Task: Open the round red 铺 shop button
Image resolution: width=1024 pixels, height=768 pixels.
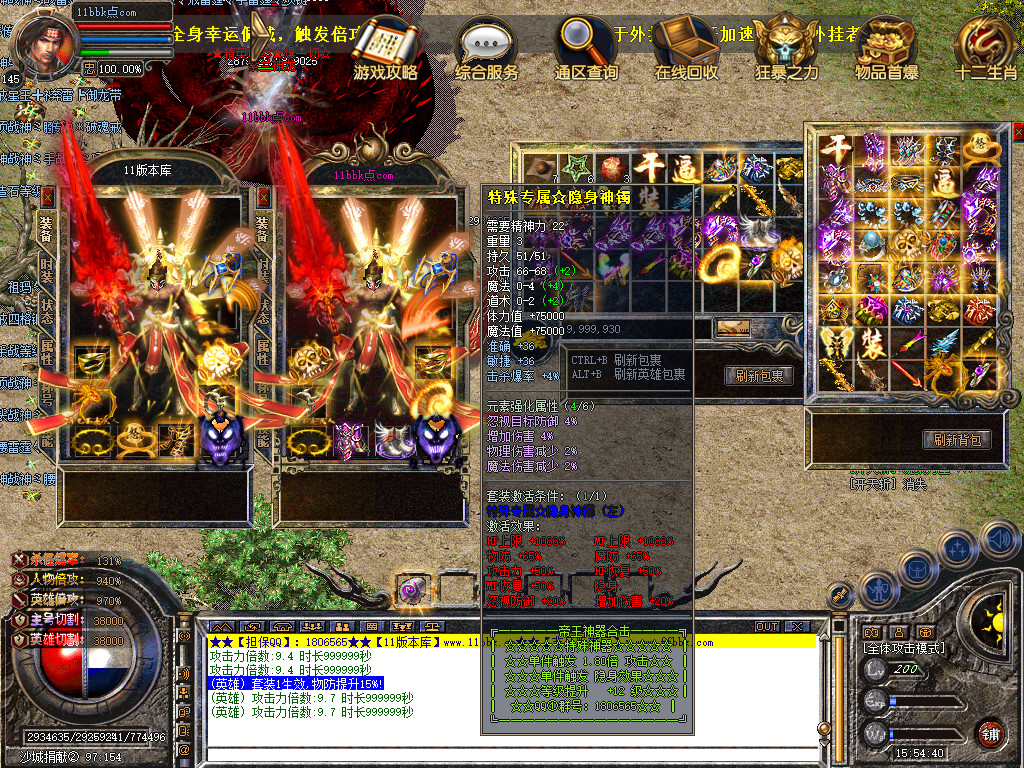Action: coord(989,733)
